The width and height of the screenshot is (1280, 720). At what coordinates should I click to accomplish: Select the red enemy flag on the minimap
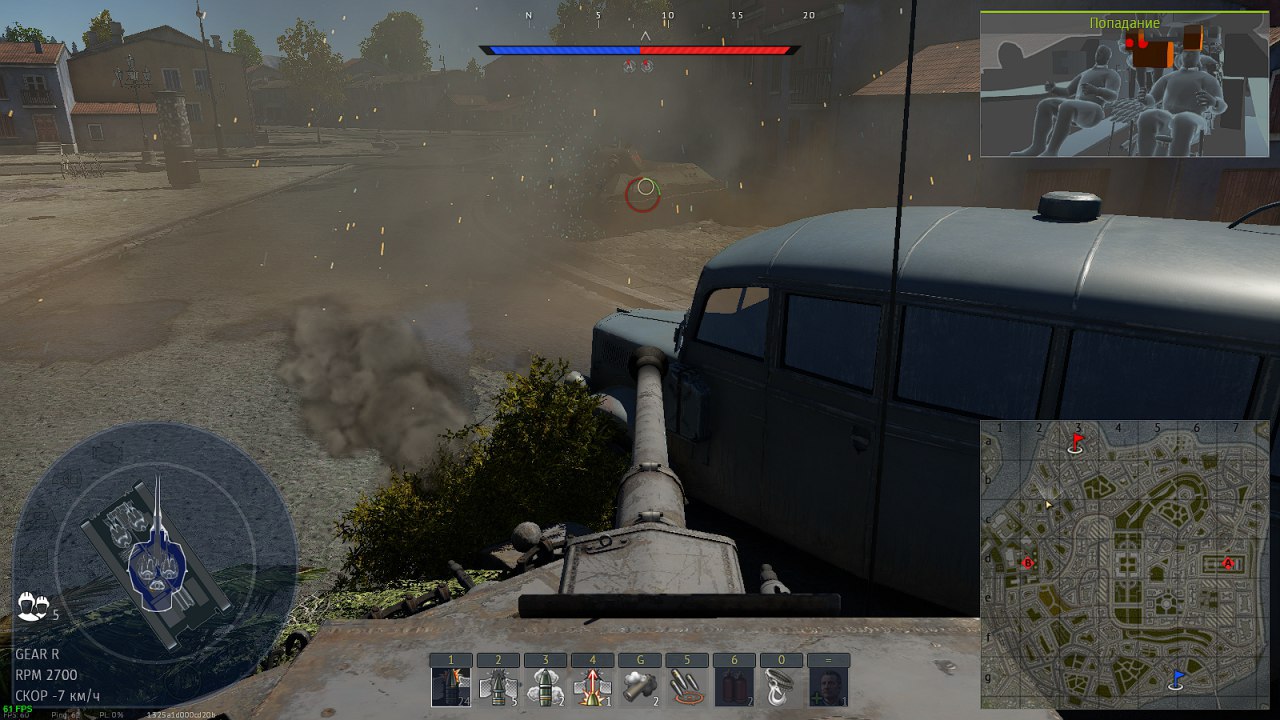click(x=1076, y=442)
